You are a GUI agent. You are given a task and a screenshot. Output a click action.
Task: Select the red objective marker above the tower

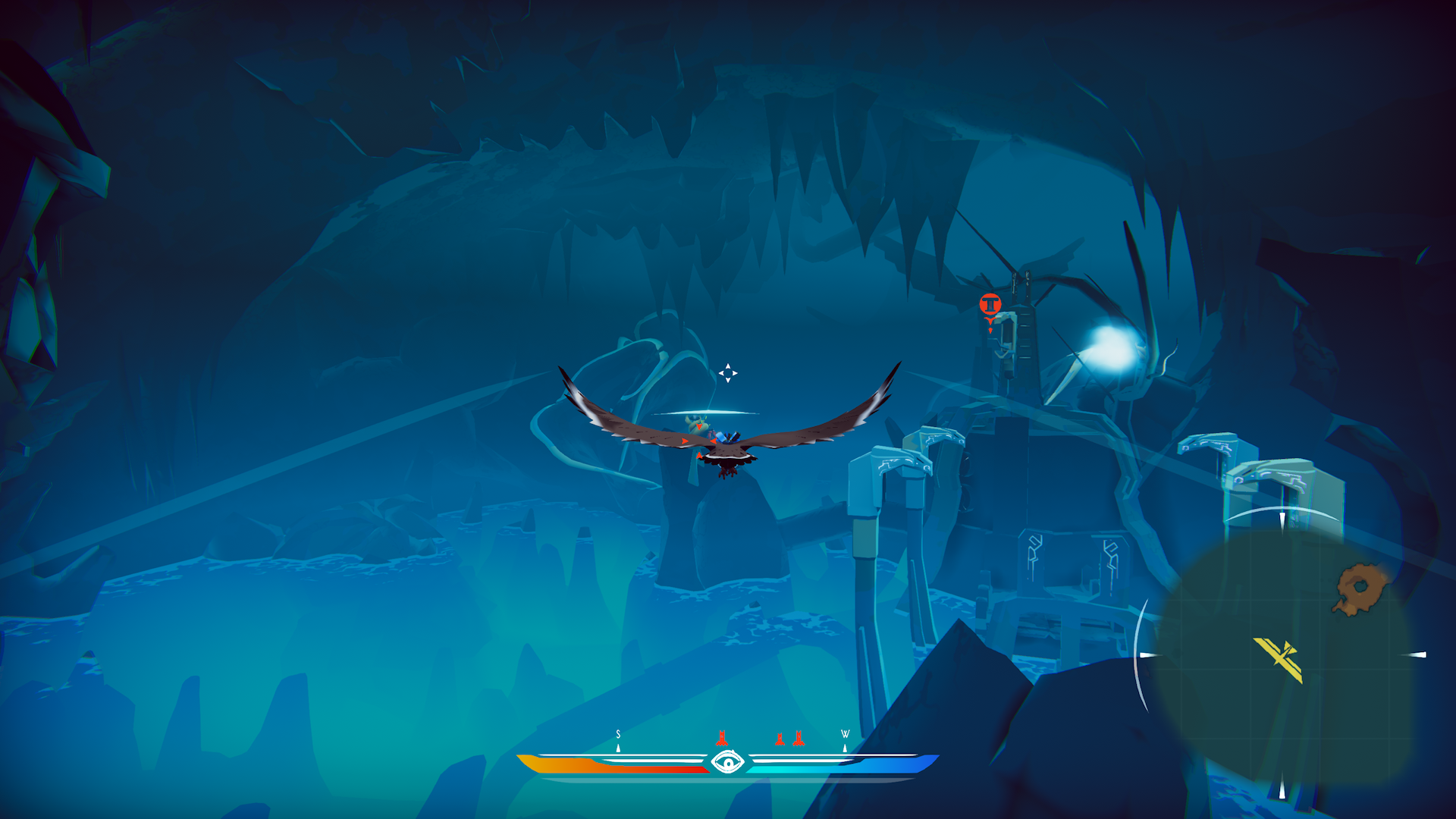(990, 305)
